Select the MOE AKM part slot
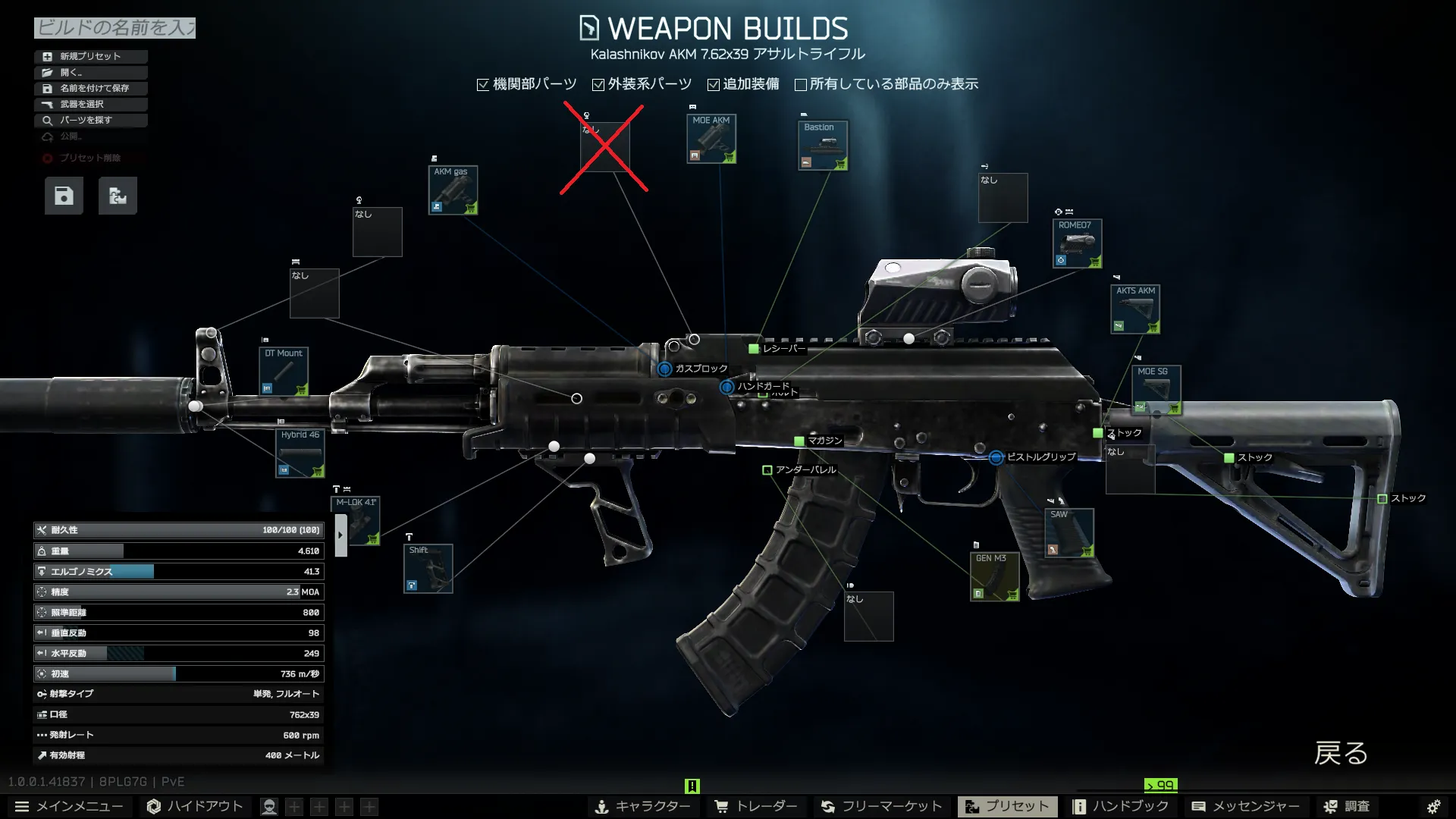The image size is (1456, 819). [x=711, y=139]
